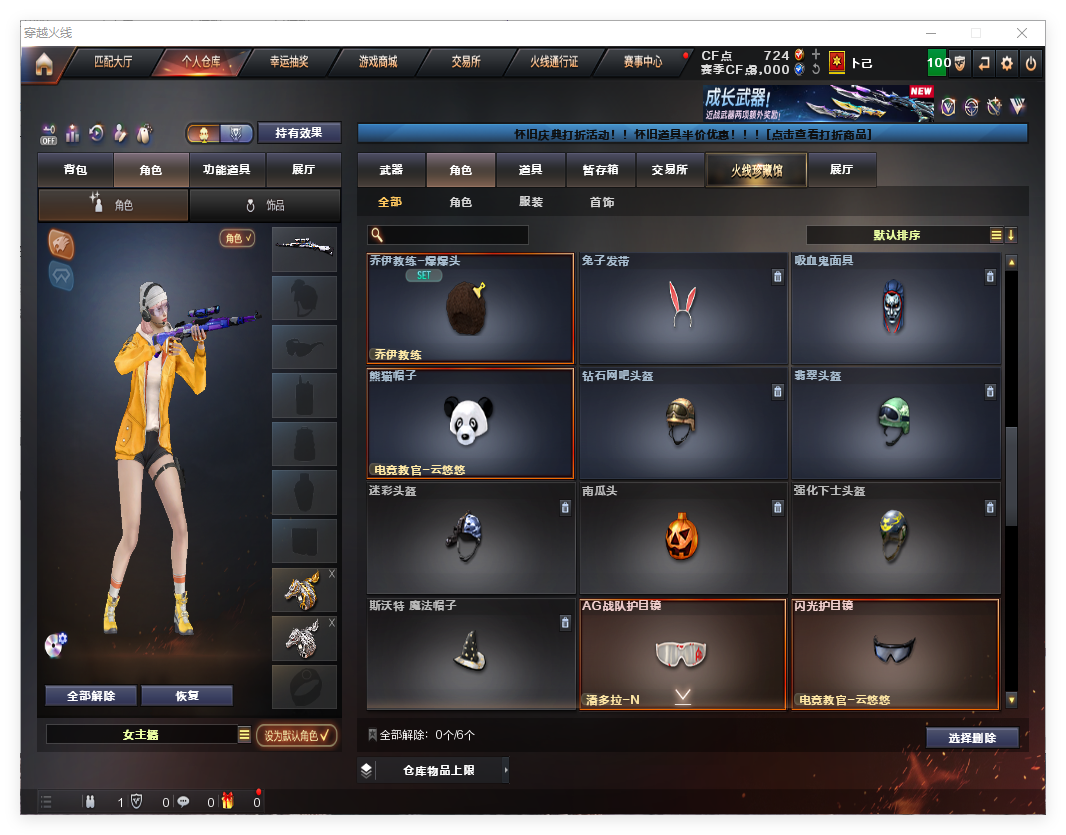Close the game window
Viewport: 1066px width, 835px height.
[x=1022, y=33]
